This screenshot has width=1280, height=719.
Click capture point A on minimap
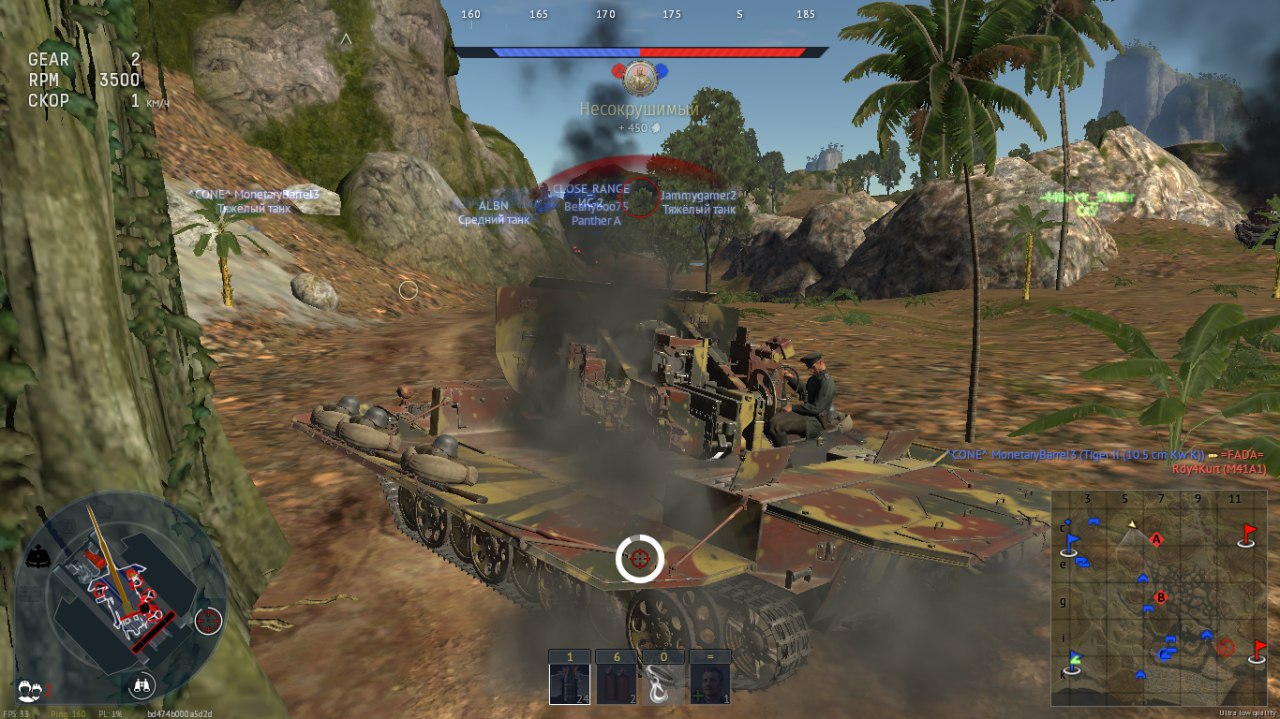1157,540
